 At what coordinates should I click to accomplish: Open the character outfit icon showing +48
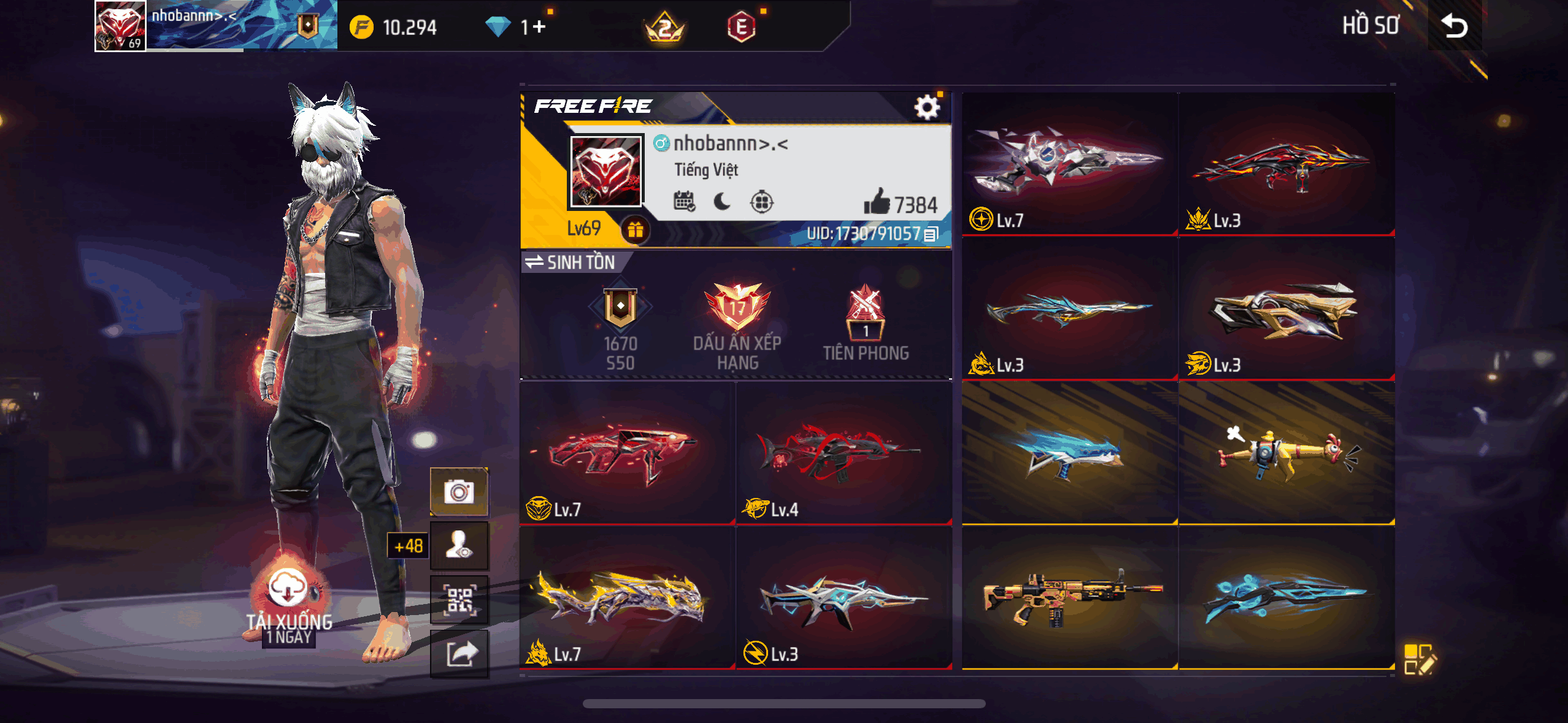[460, 545]
